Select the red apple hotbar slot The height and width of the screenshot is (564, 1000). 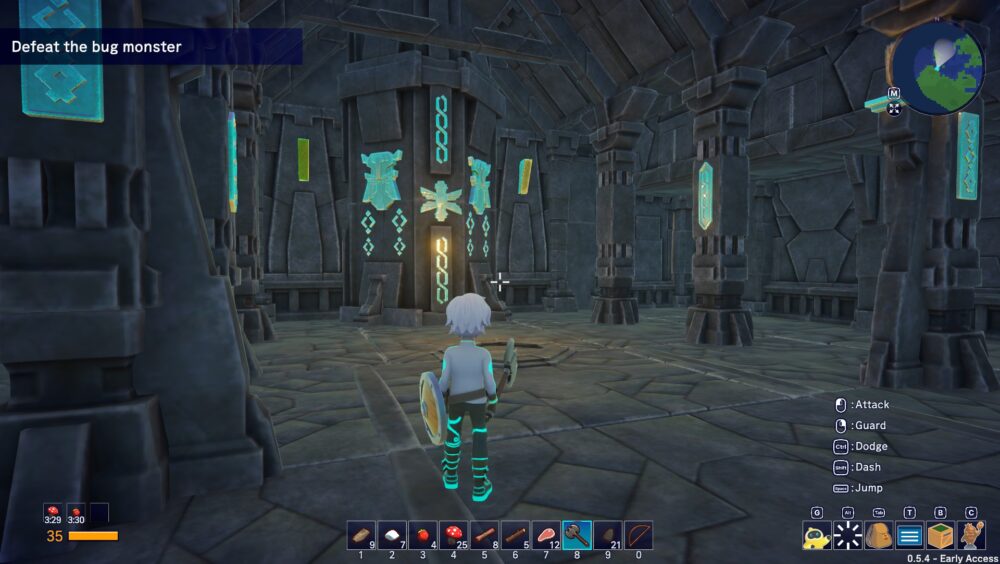(x=423, y=535)
